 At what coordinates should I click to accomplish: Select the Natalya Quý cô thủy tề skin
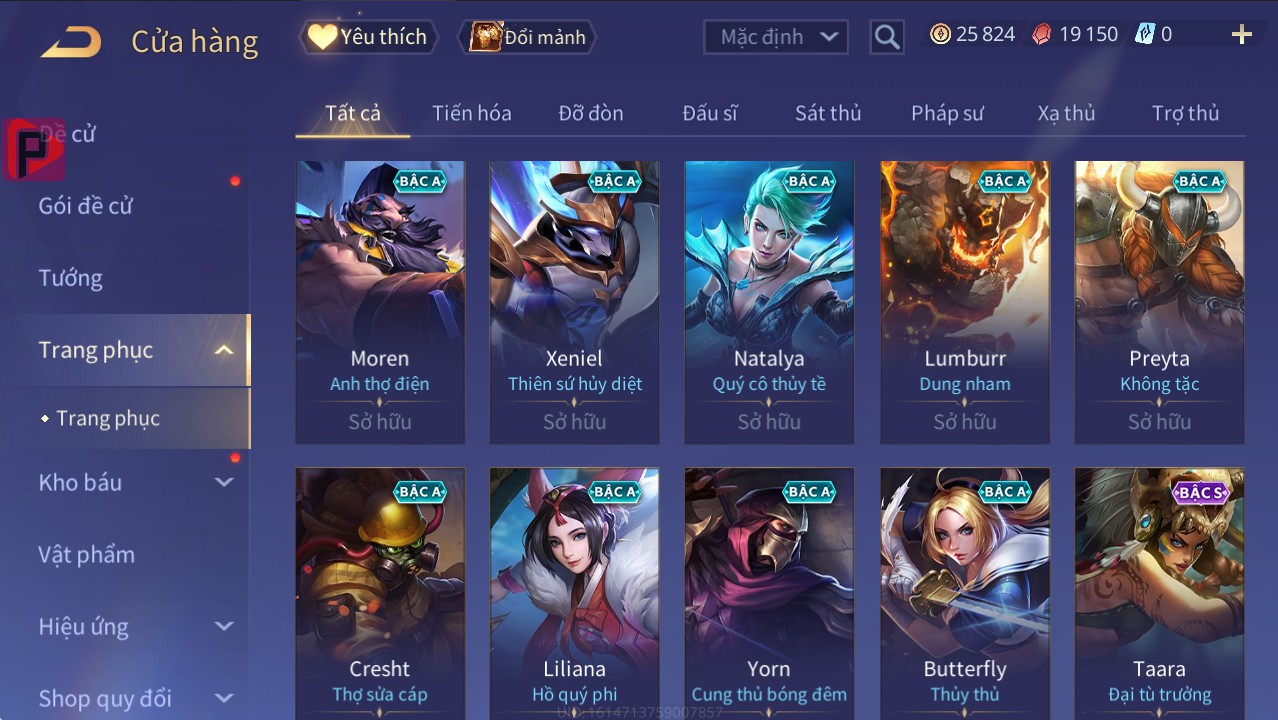(x=769, y=300)
